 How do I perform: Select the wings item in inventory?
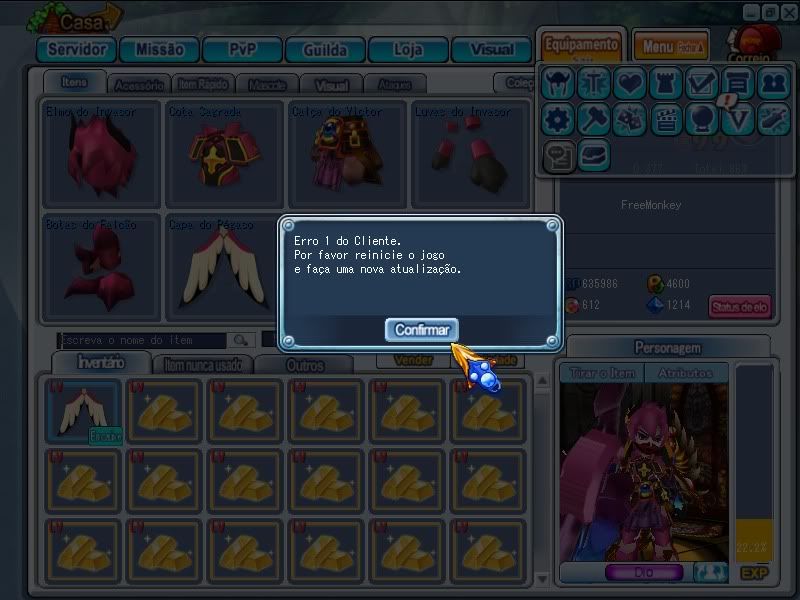click(84, 410)
